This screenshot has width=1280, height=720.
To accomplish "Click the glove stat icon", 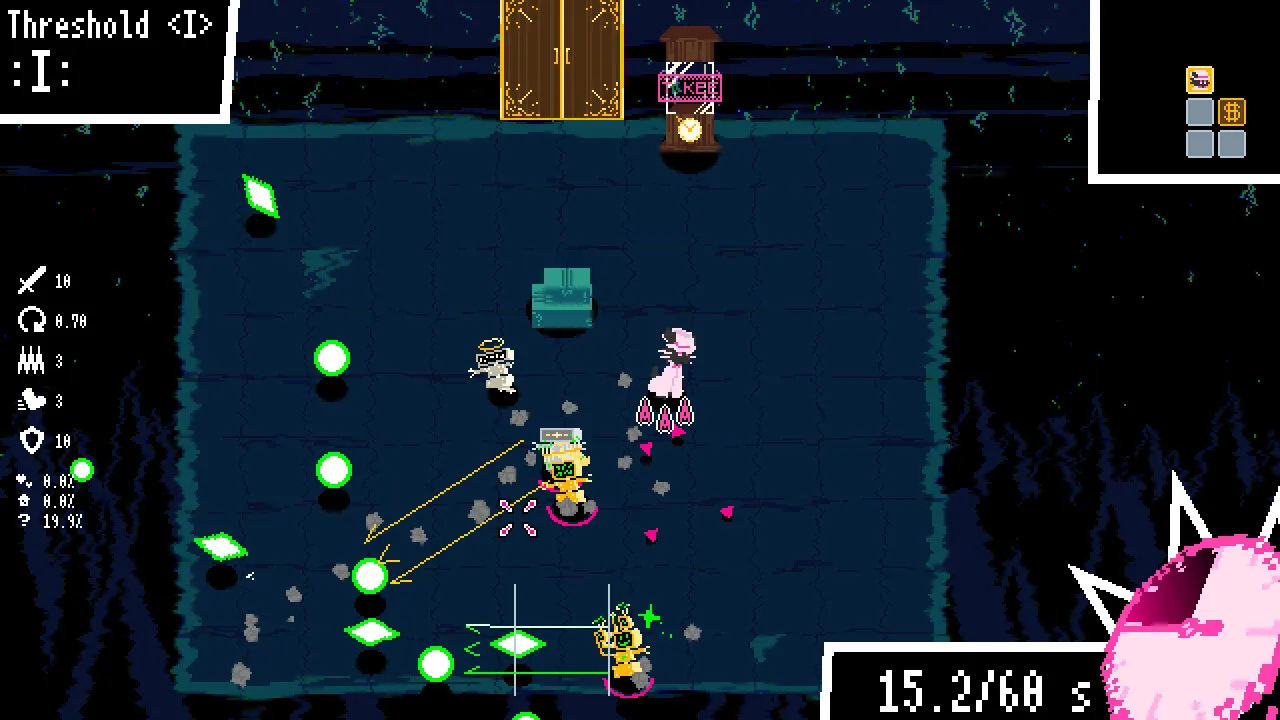I will (x=31, y=398).
